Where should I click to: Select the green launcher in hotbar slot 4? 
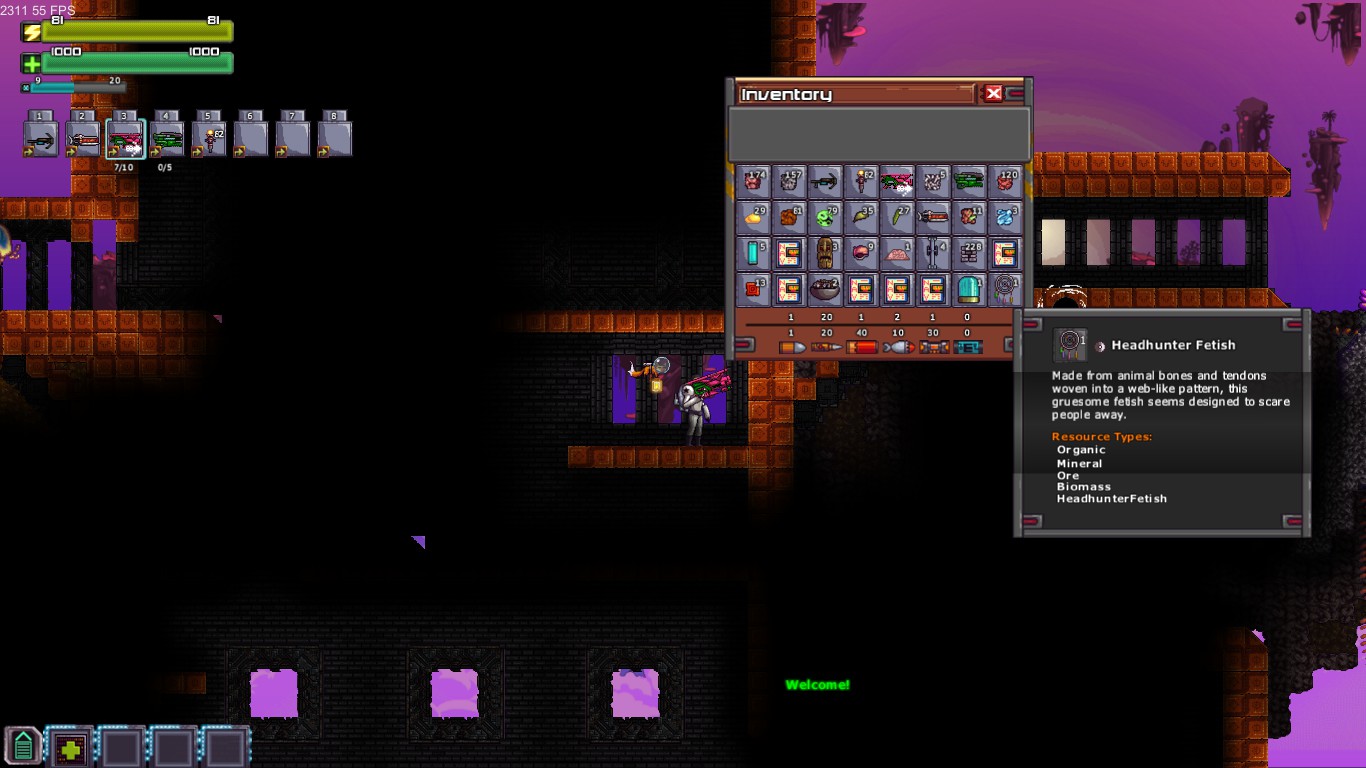(167, 140)
